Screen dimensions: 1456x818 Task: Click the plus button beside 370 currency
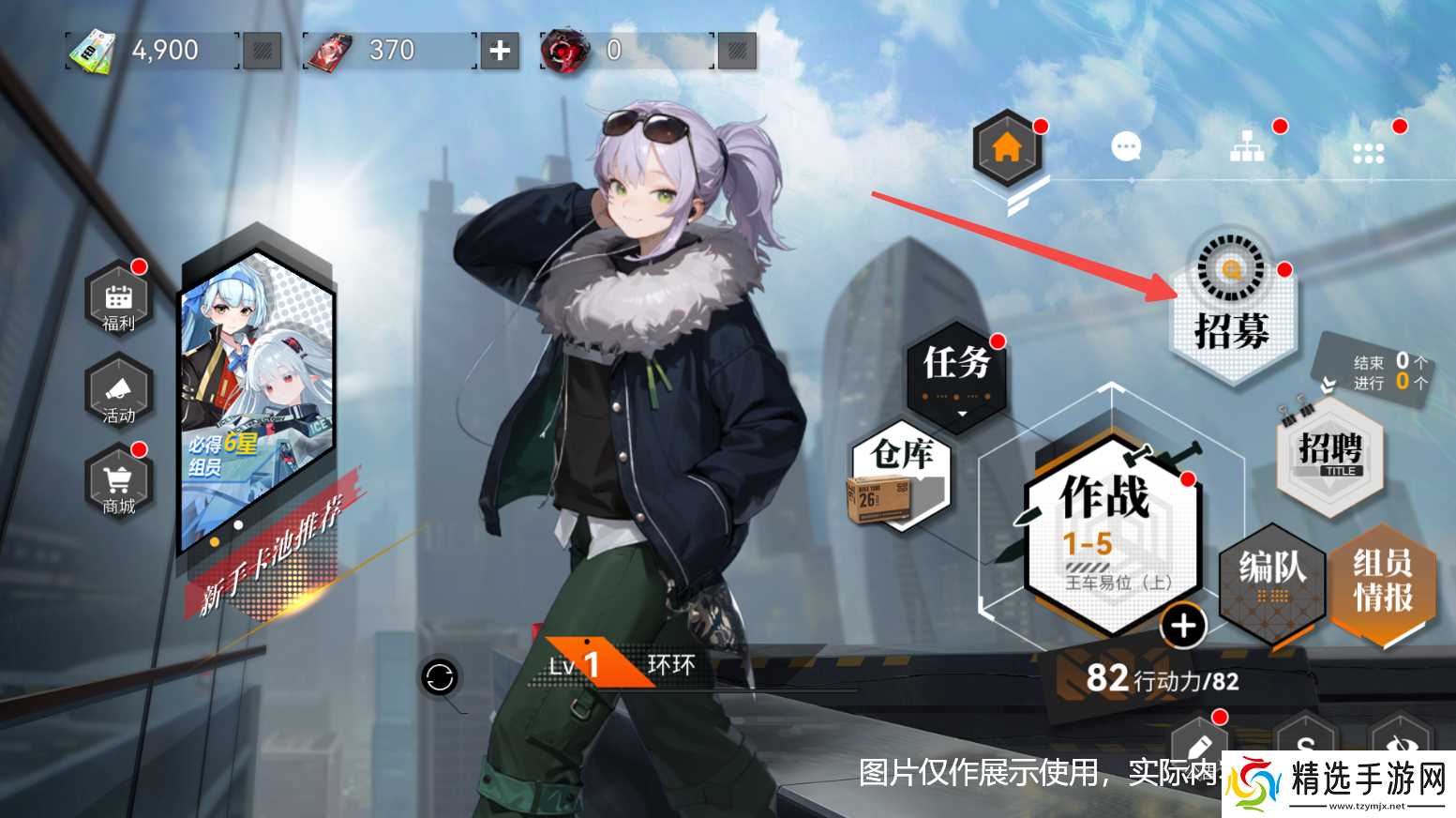(498, 51)
